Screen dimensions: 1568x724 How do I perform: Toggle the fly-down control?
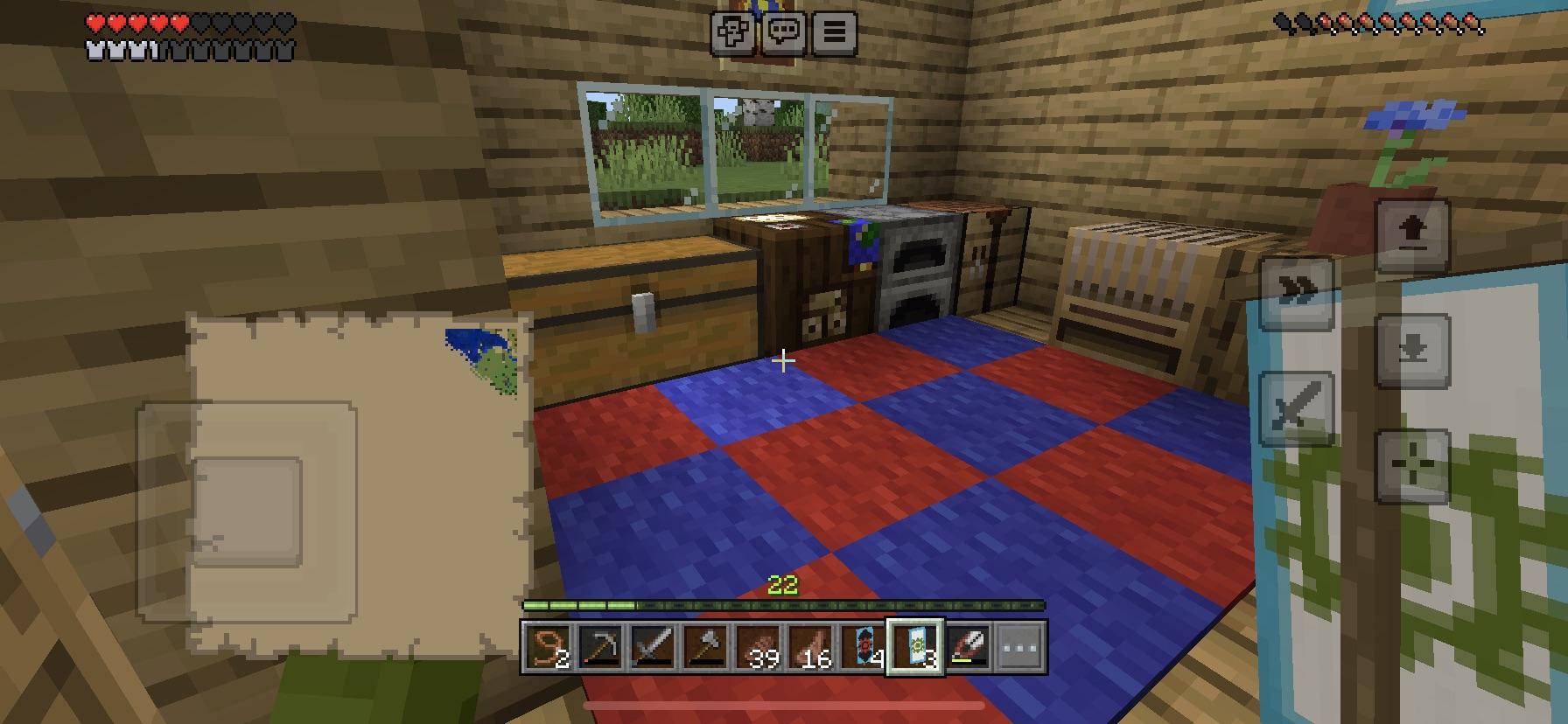click(x=1415, y=352)
